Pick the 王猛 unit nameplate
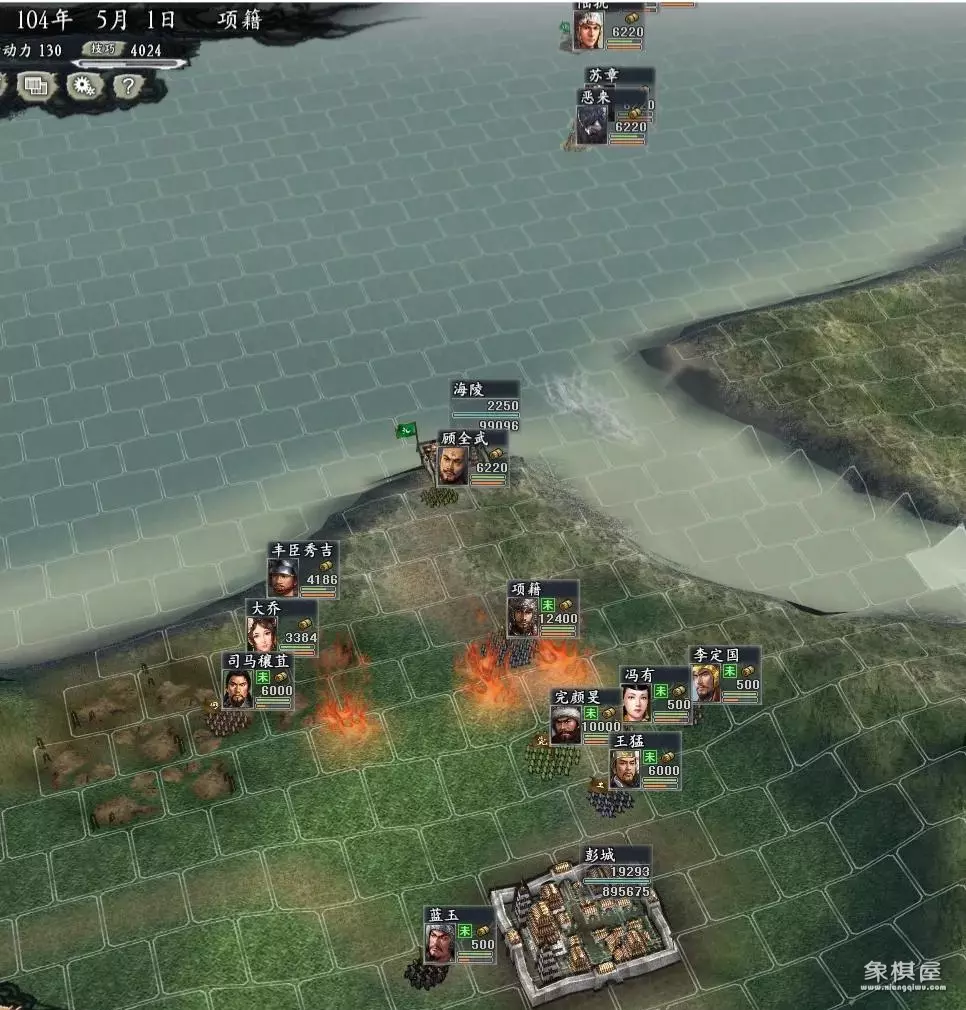The height and width of the screenshot is (1010, 966). 629,741
